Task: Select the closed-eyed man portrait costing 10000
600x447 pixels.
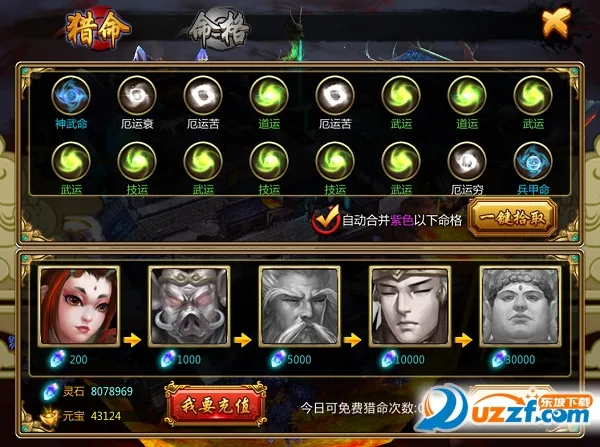Action: click(407, 307)
